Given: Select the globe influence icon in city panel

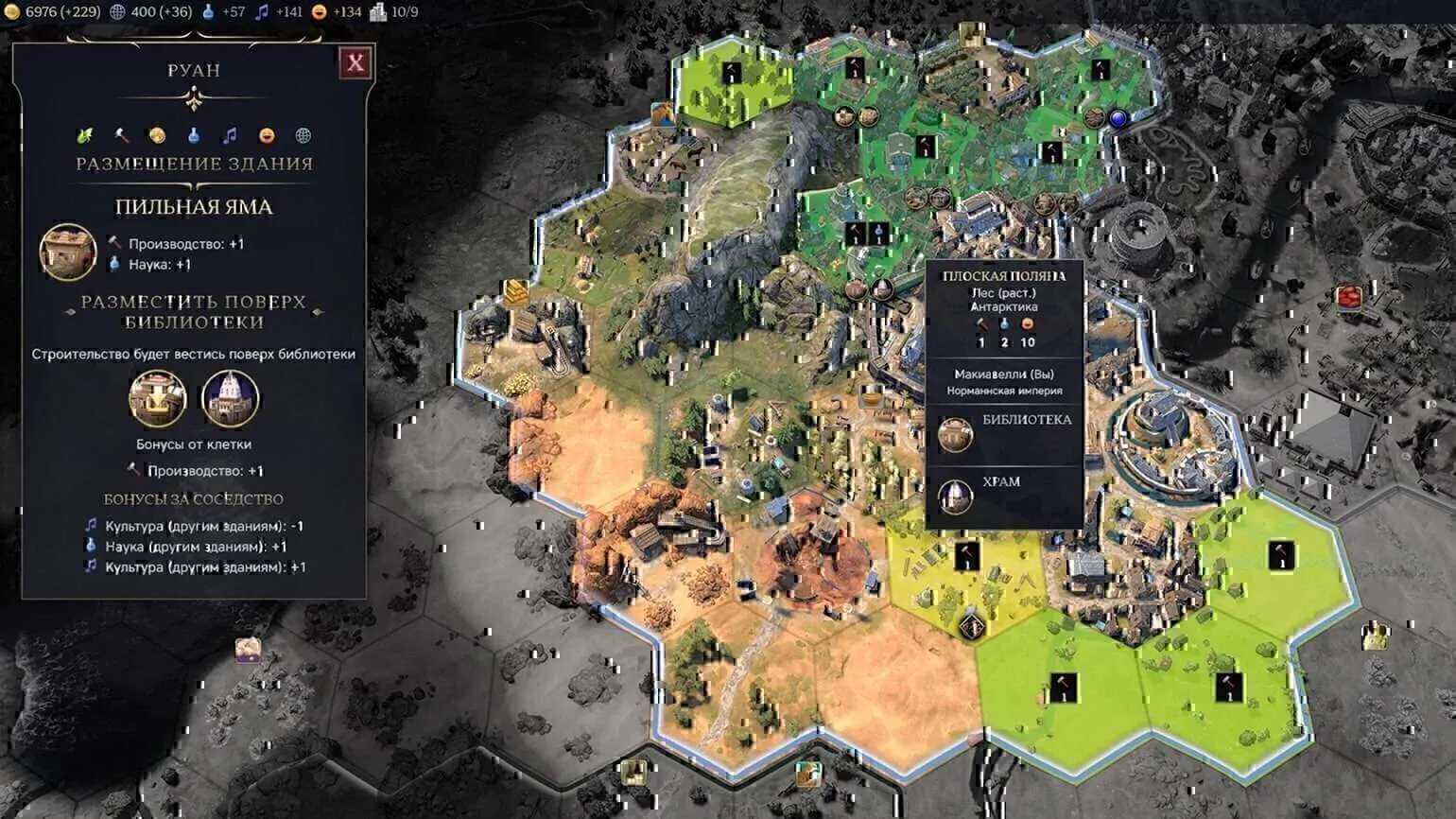Looking at the screenshot, I should tap(303, 135).
